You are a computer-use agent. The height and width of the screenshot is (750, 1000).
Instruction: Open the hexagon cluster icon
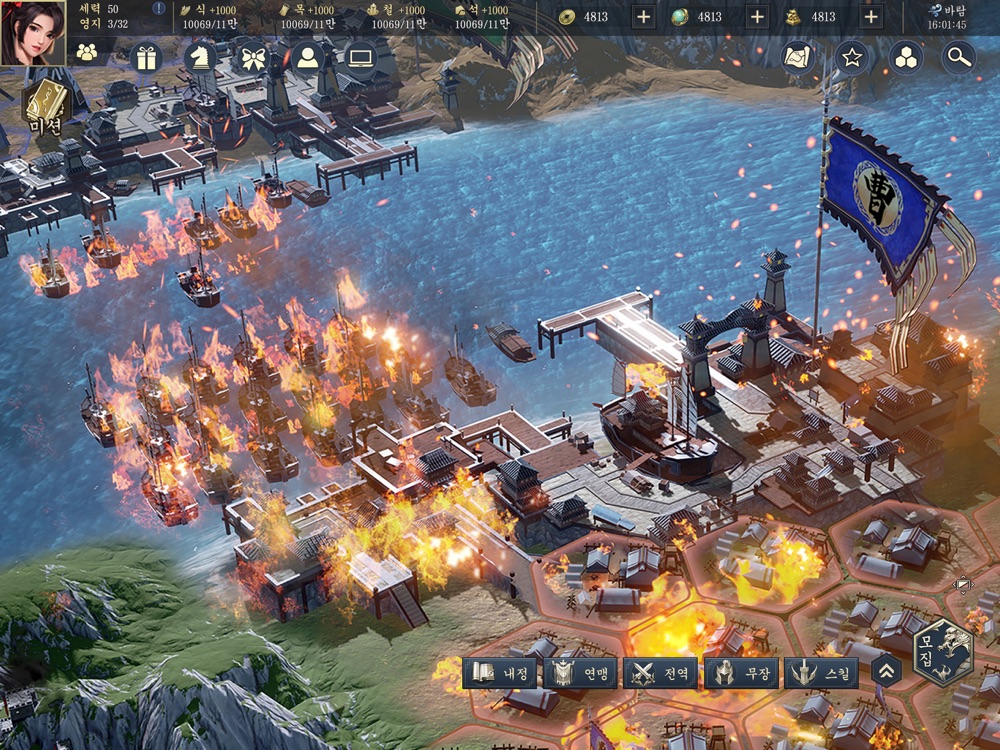[x=906, y=58]
